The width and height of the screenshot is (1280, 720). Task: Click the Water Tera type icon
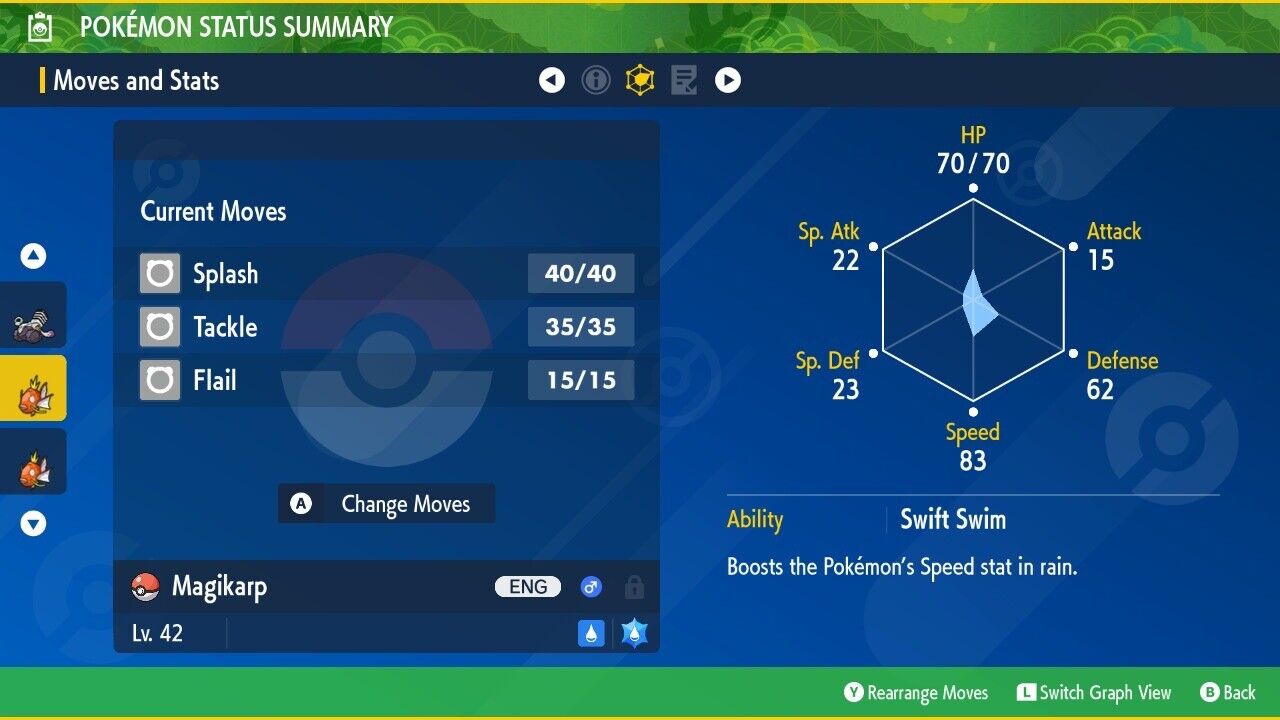coord(634,633)
